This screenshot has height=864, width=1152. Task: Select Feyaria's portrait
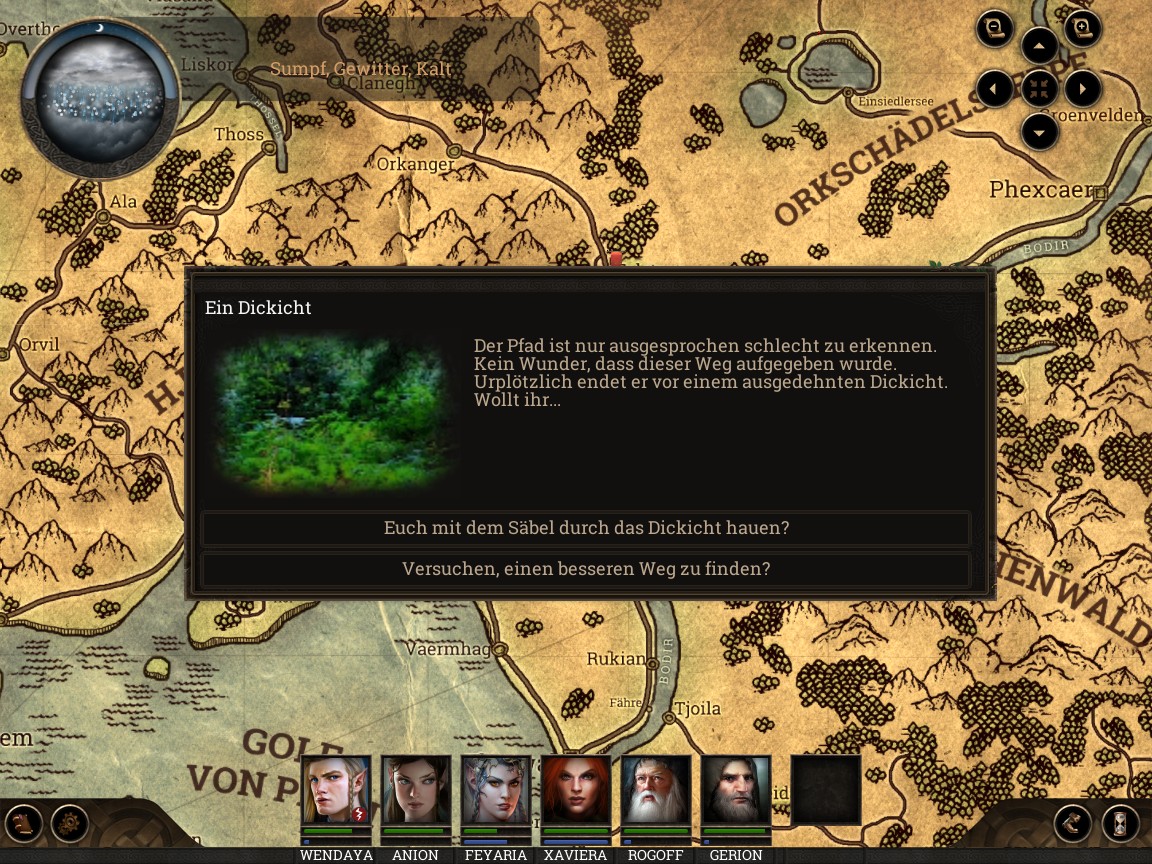(496, 790)
